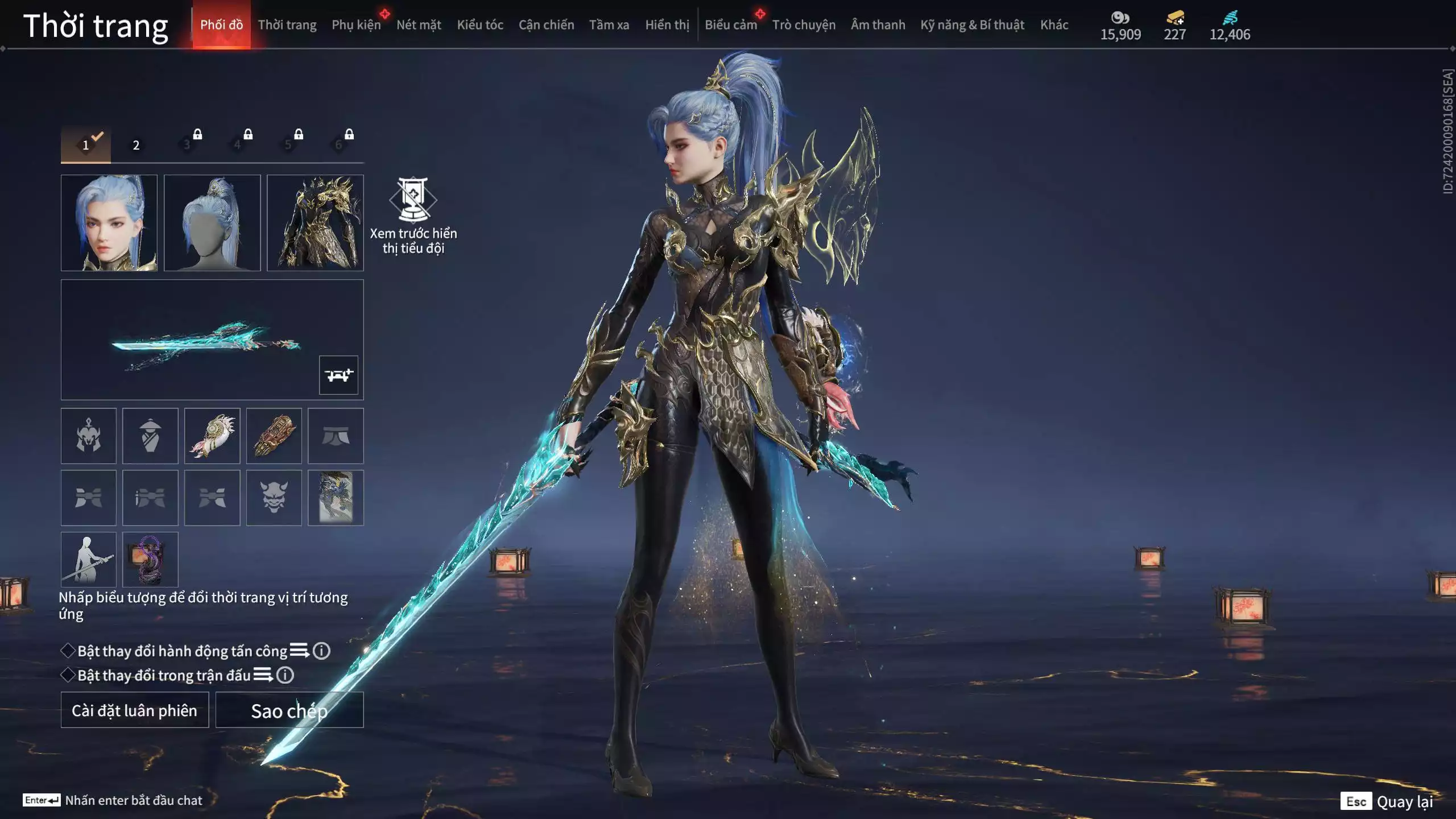Select the face portrait thumbnail
Viewport: 1456px width, 819px height.
(109, 222)
